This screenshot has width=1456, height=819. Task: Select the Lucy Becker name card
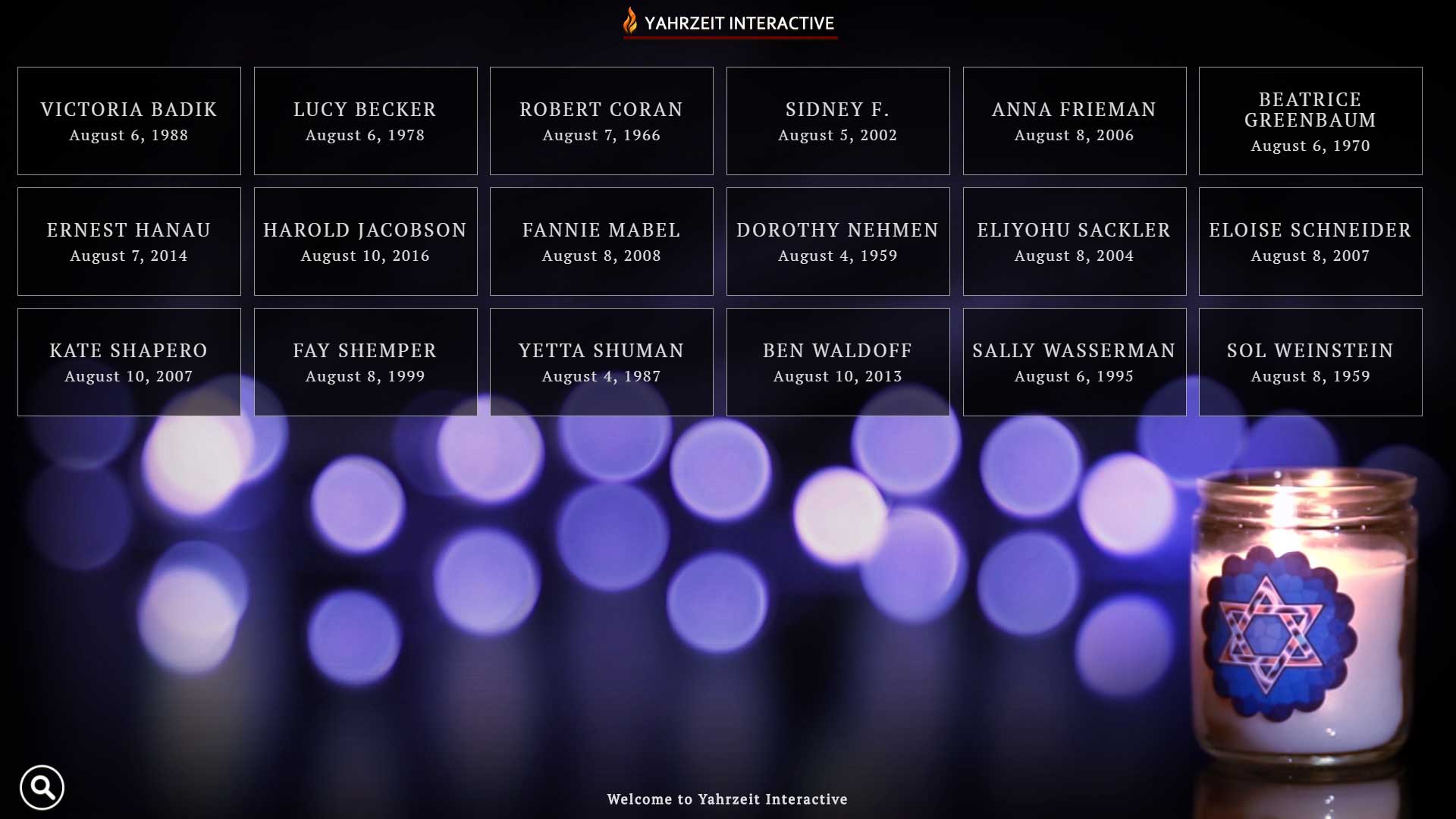tap(366, 121)
